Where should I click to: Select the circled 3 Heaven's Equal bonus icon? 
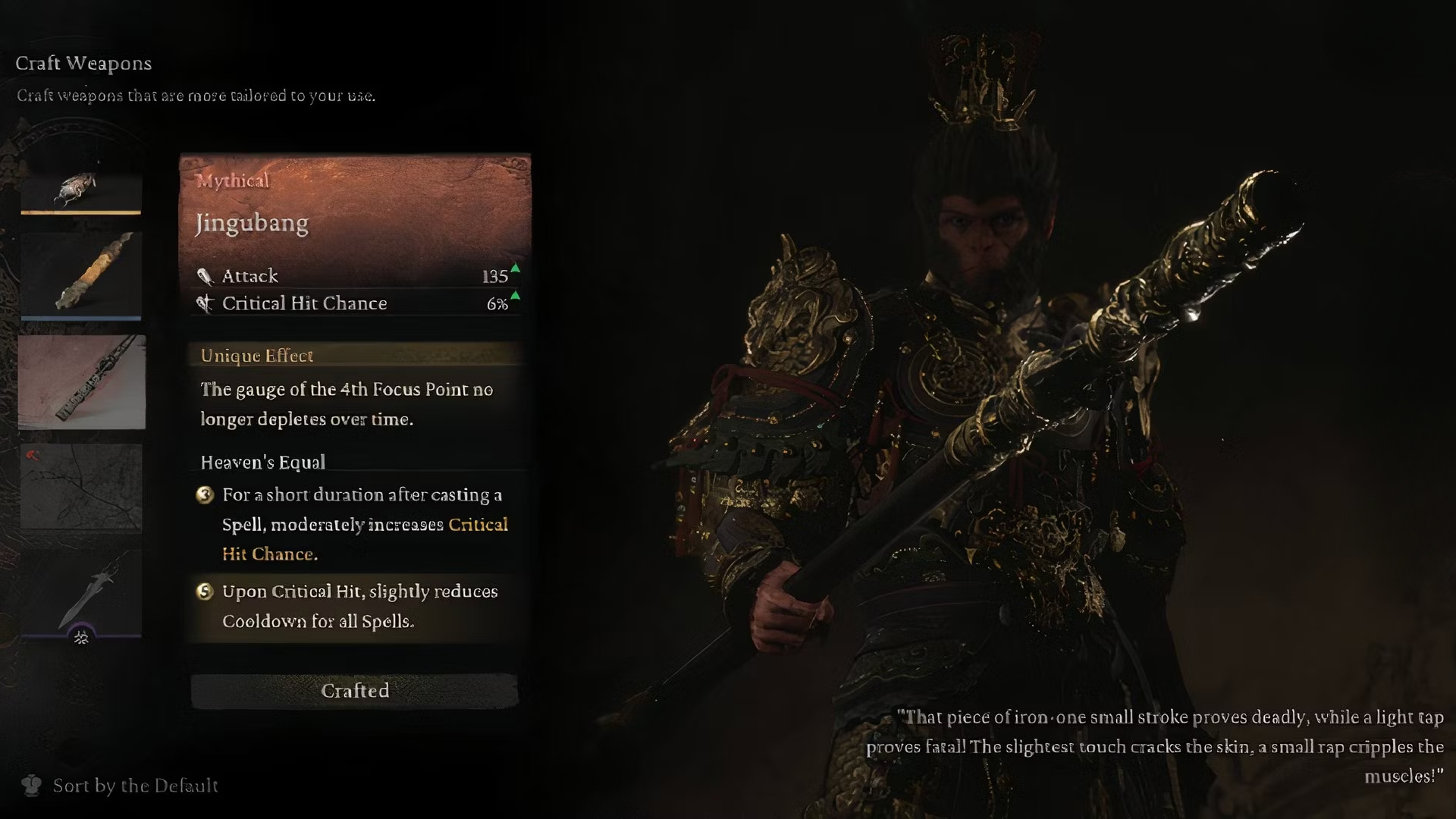(x=203, y=495)
